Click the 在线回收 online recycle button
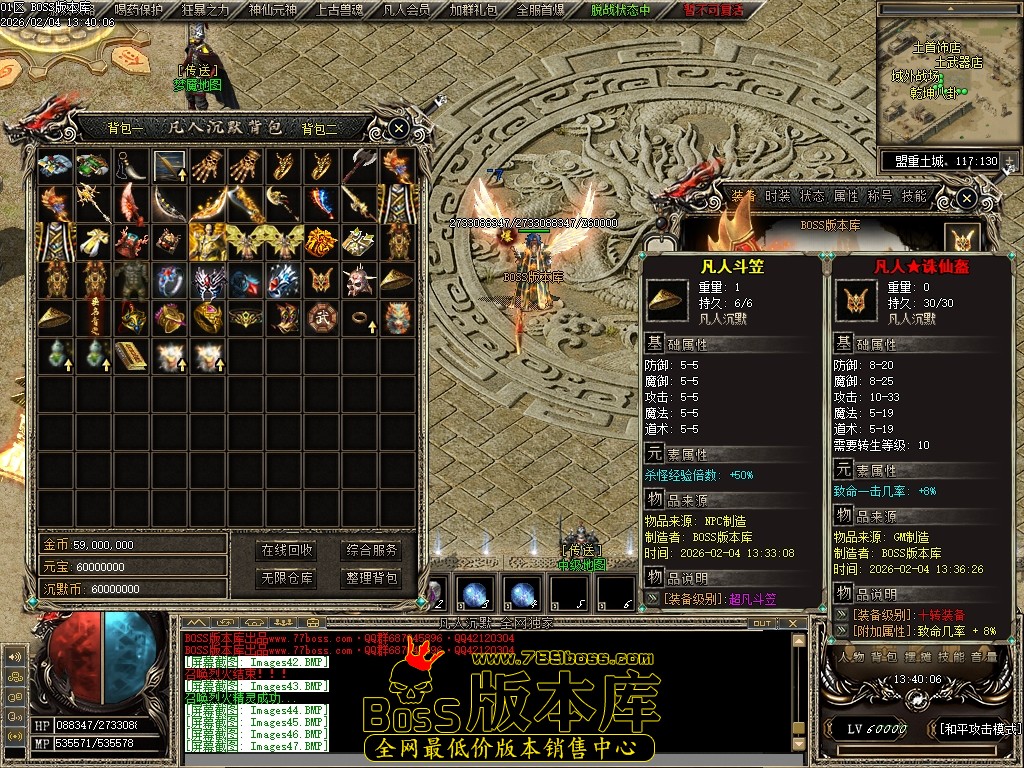 click(287, 550)
